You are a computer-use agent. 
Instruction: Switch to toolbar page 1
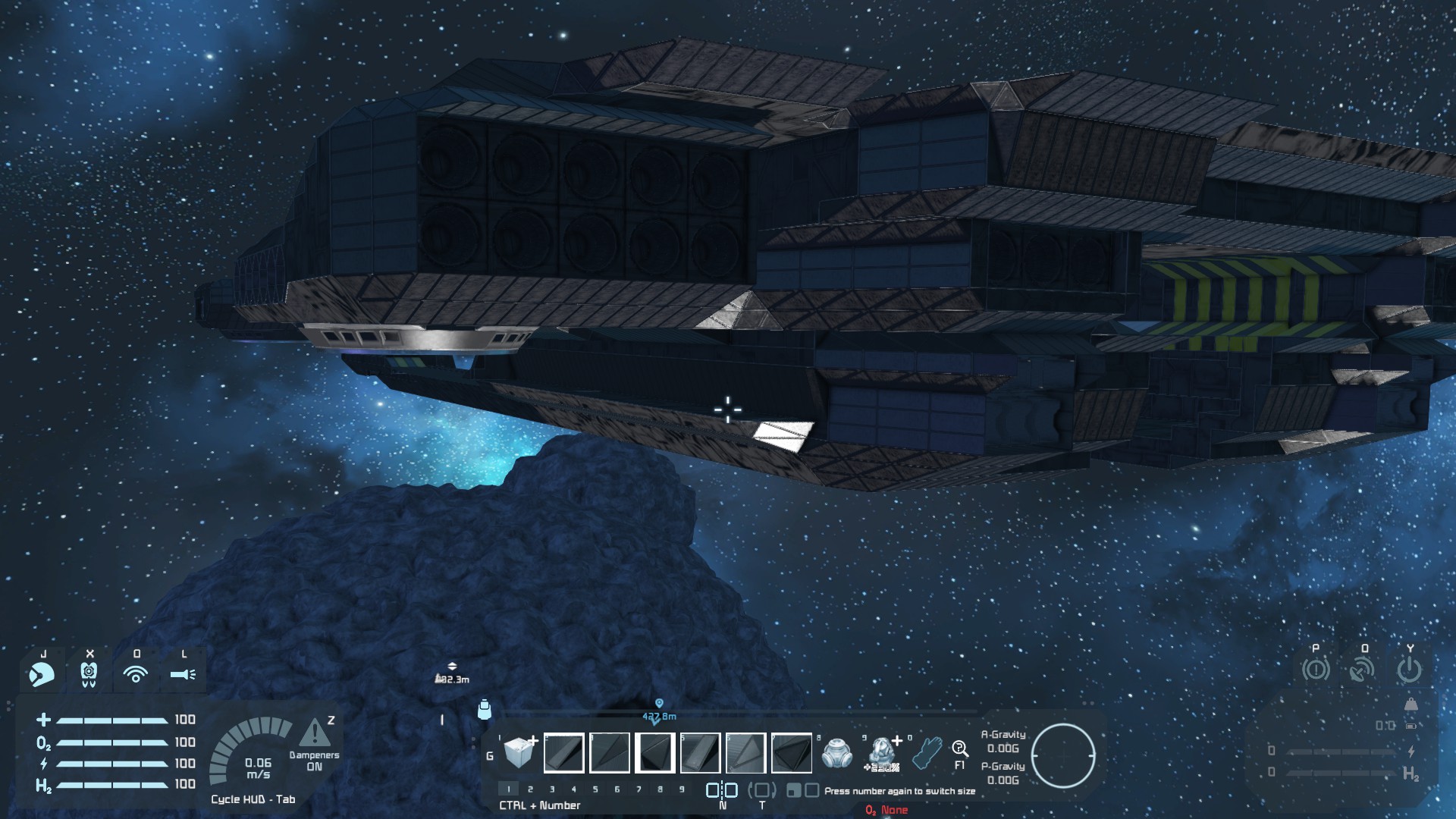(x=509, y=789)
